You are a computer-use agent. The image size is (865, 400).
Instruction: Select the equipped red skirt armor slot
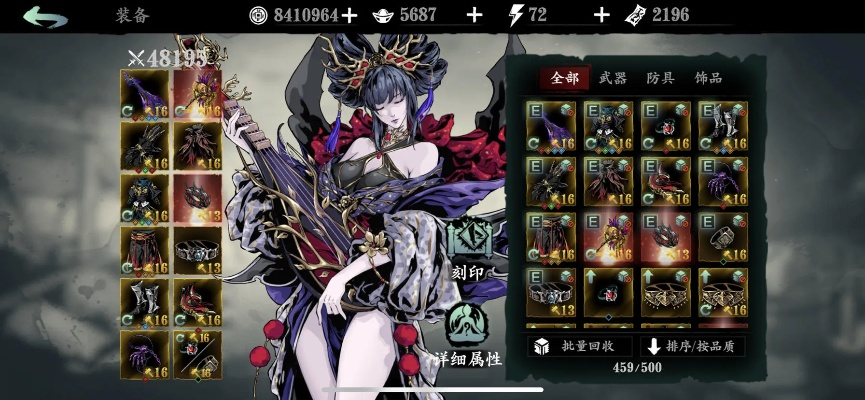click(145, 251)
